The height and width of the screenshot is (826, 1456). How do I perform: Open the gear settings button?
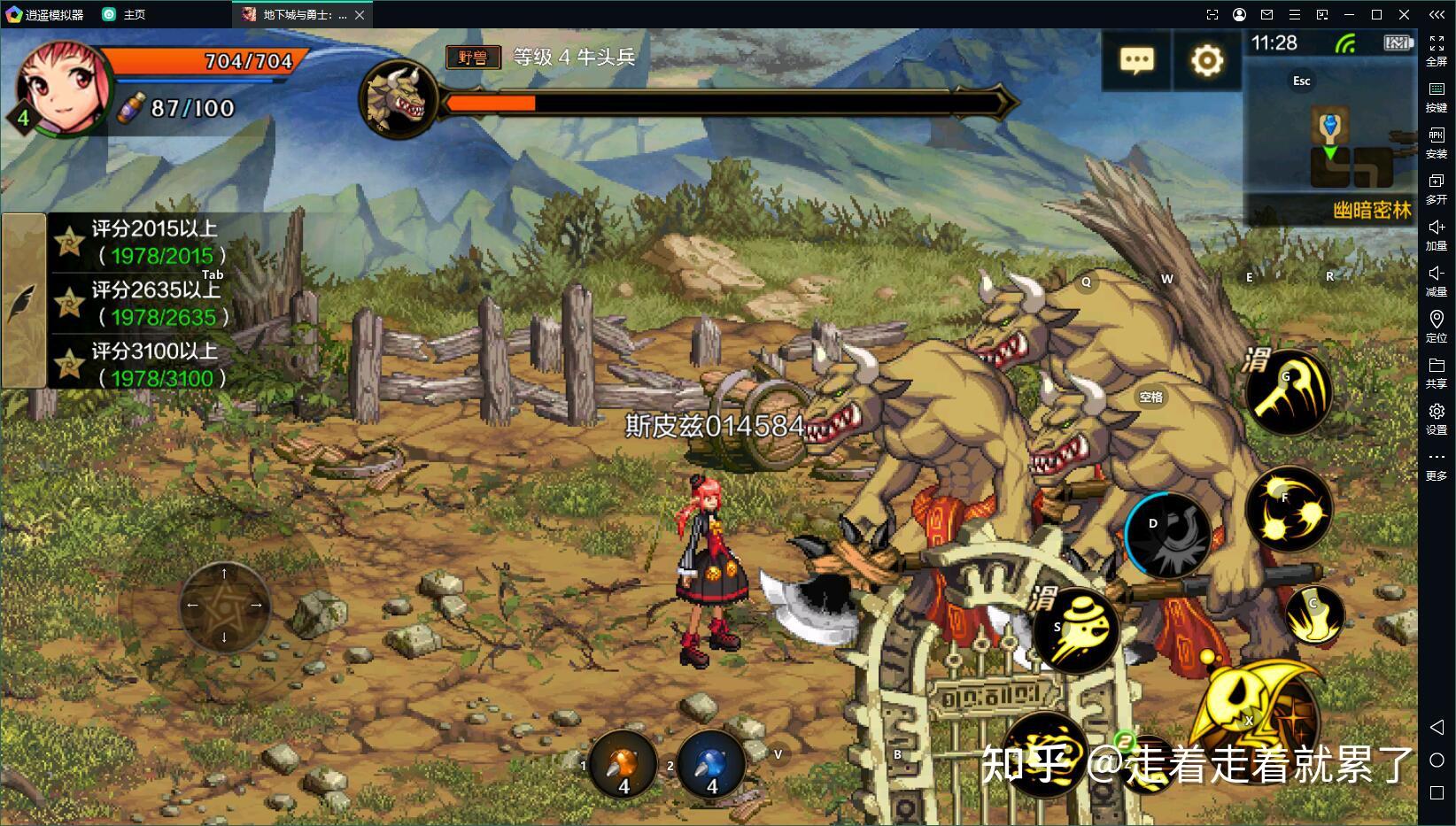pyautogui.click(x=1206, y=60)
